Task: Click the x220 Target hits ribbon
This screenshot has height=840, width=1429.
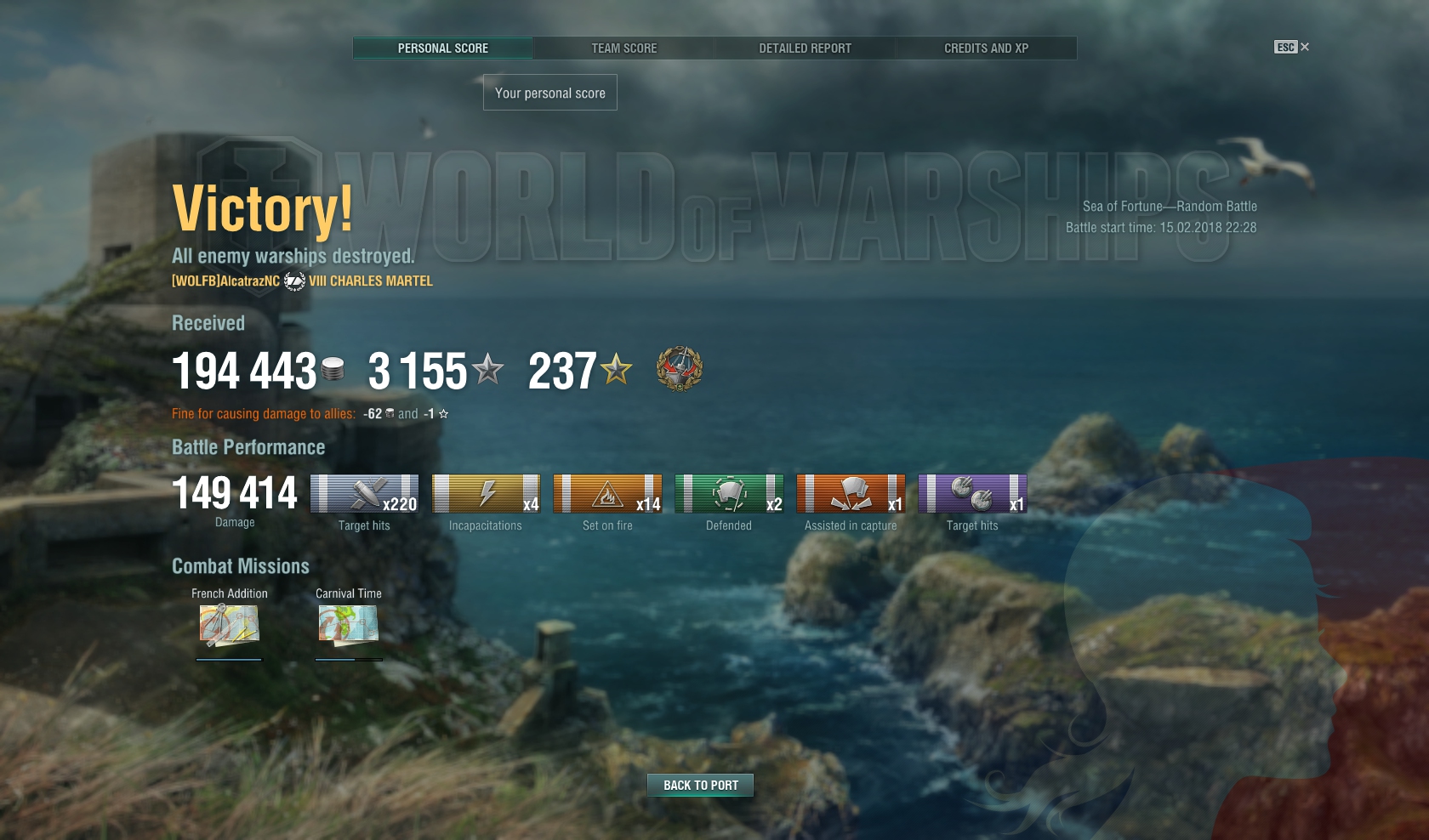Action: [364, 494]
